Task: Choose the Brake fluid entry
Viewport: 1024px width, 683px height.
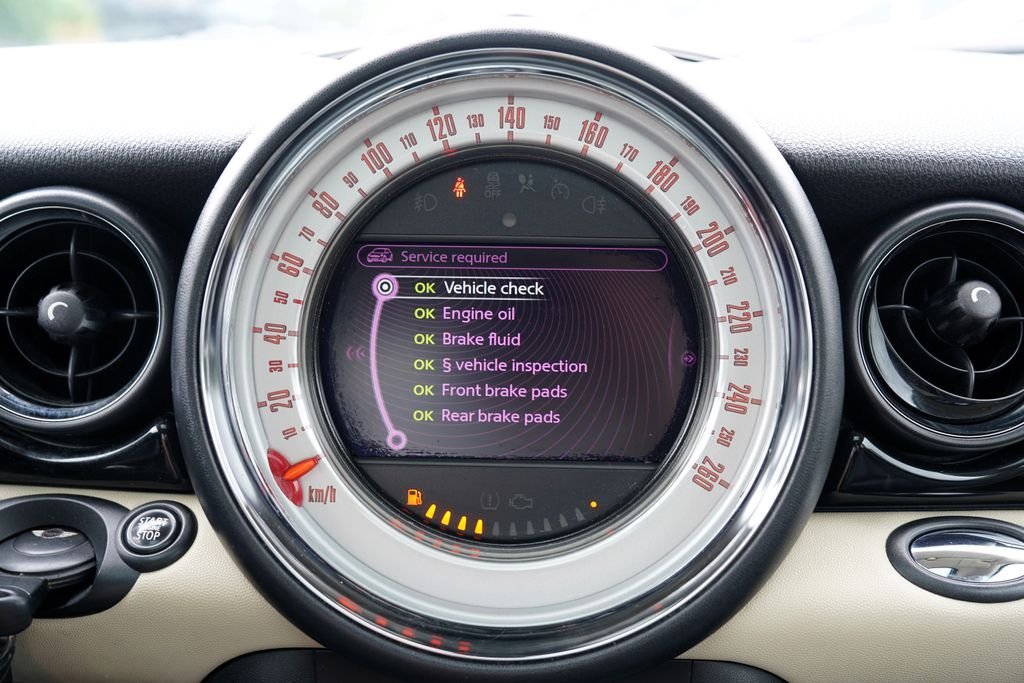Action: pos(481,339)
